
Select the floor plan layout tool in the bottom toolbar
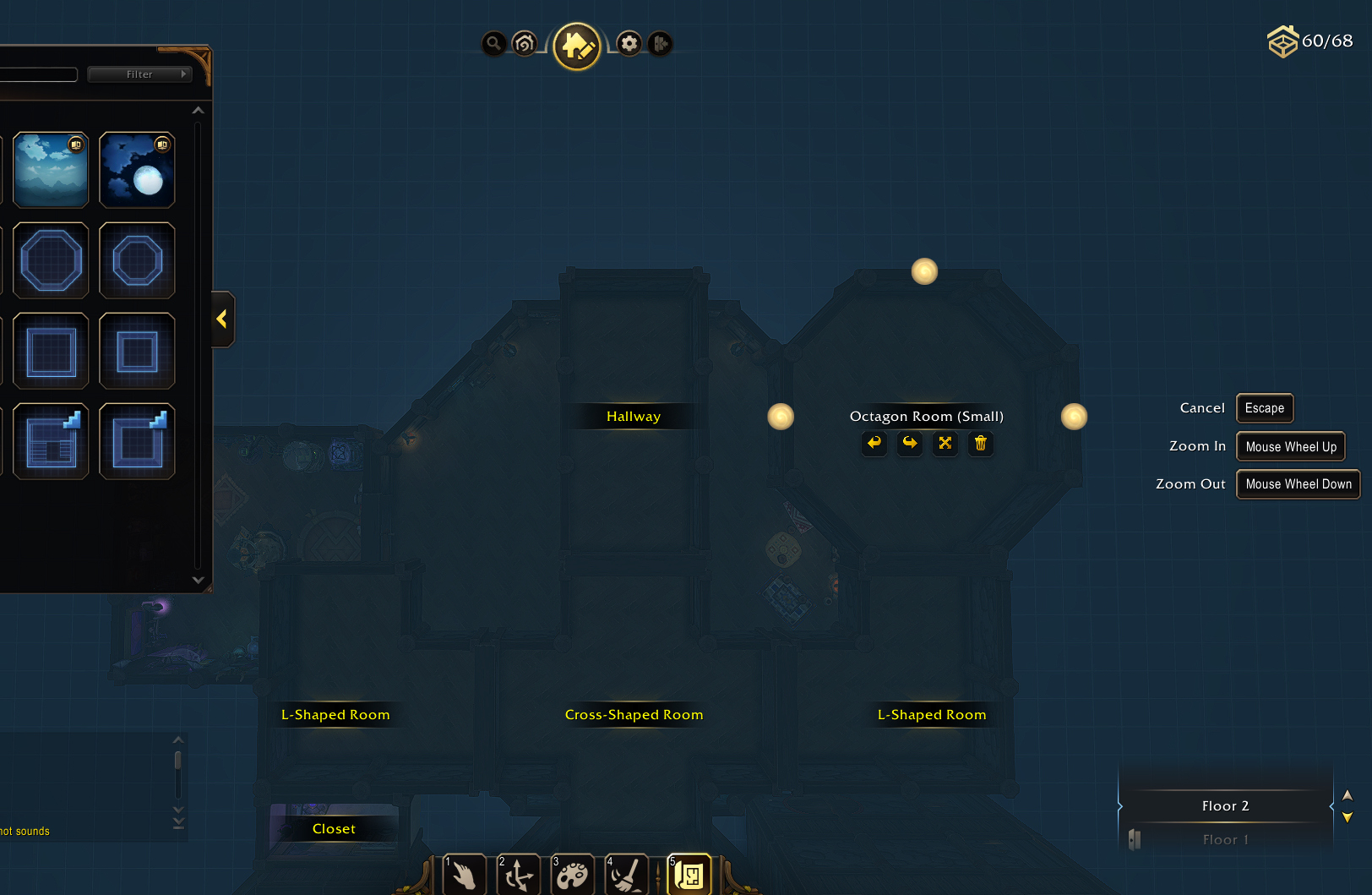689,876
